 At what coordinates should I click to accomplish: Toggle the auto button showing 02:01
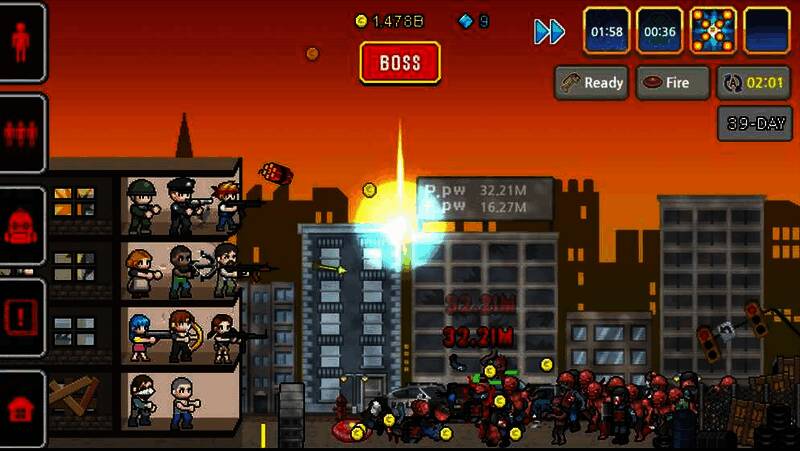point(747,83)
